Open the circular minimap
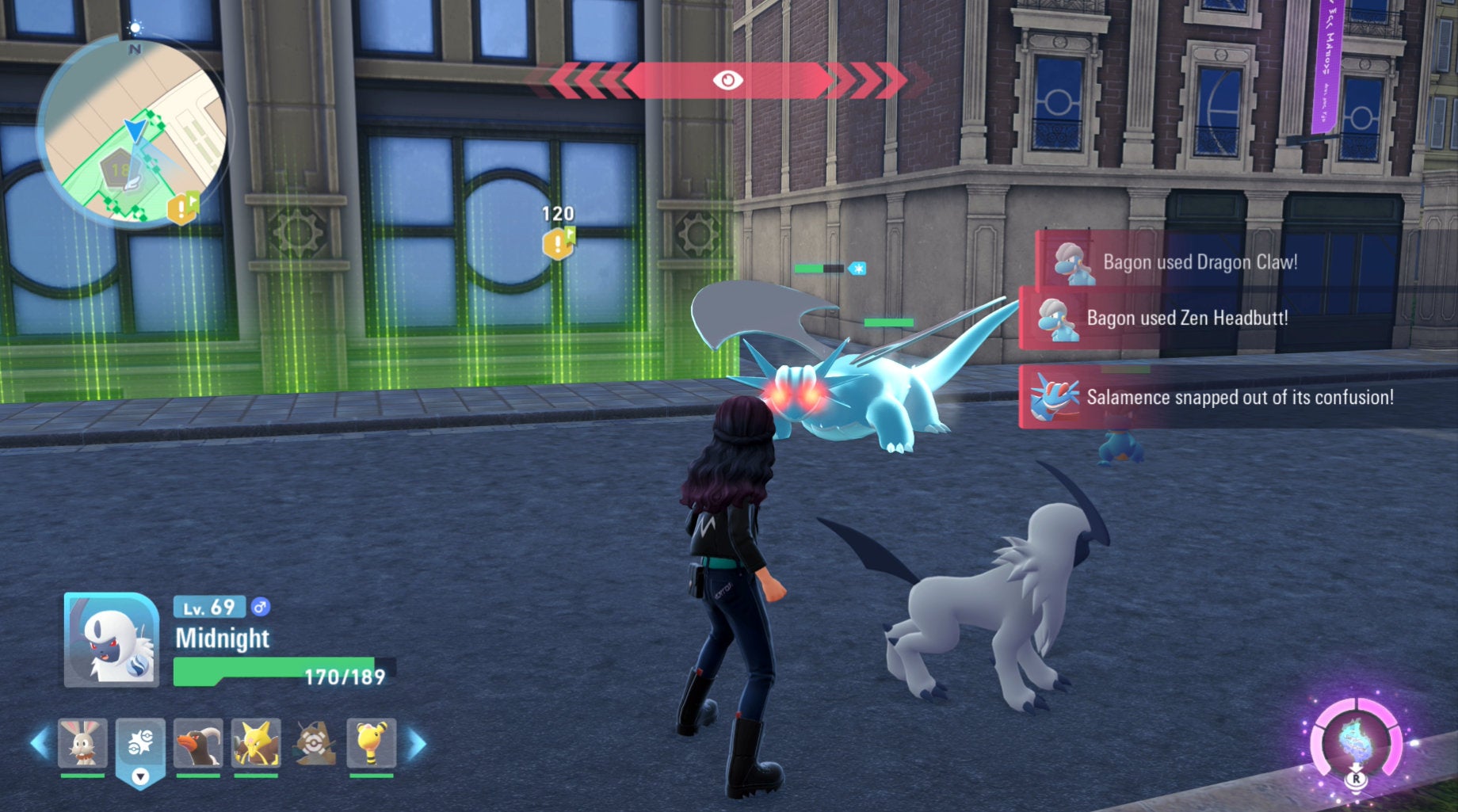The height and width of the screenshot is (812, 1458). (132, 131)
